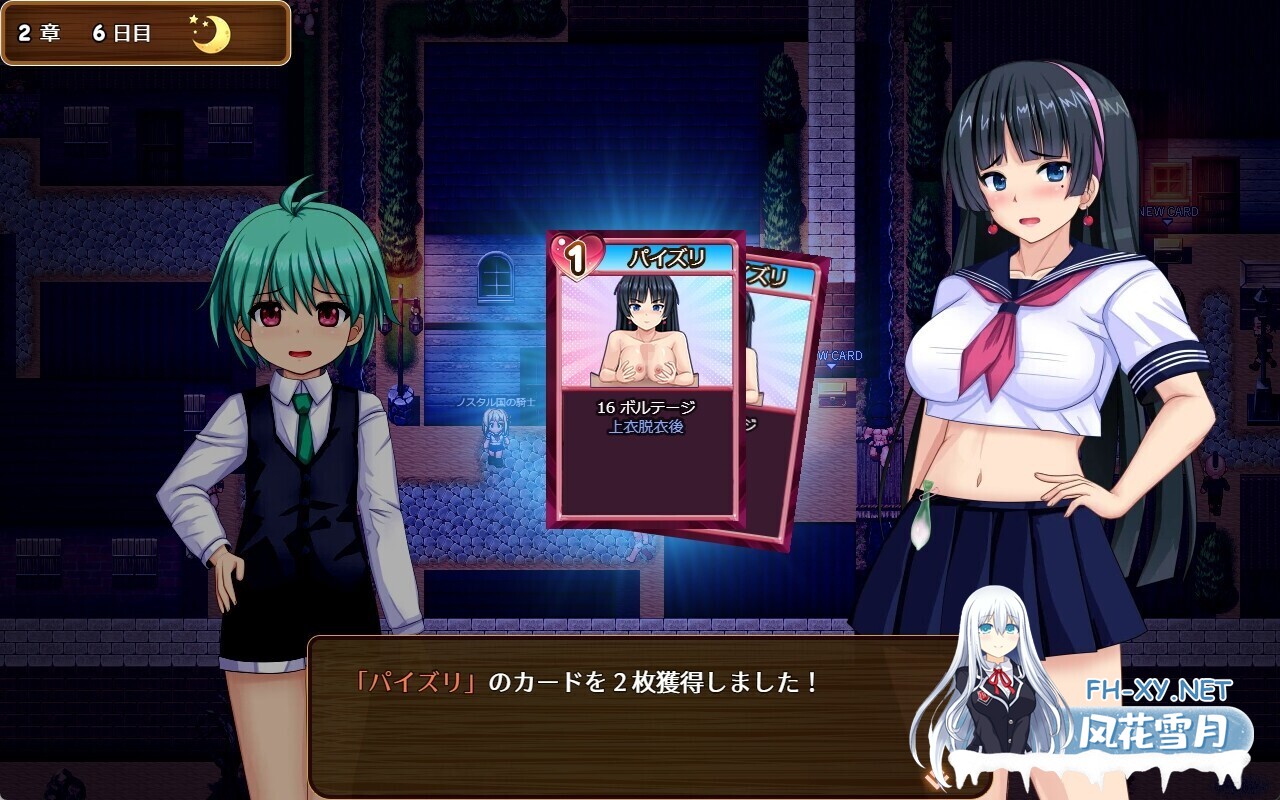Click the card acquisition message box text
Screen dimensions: 1280x800
tap(585, 684)
